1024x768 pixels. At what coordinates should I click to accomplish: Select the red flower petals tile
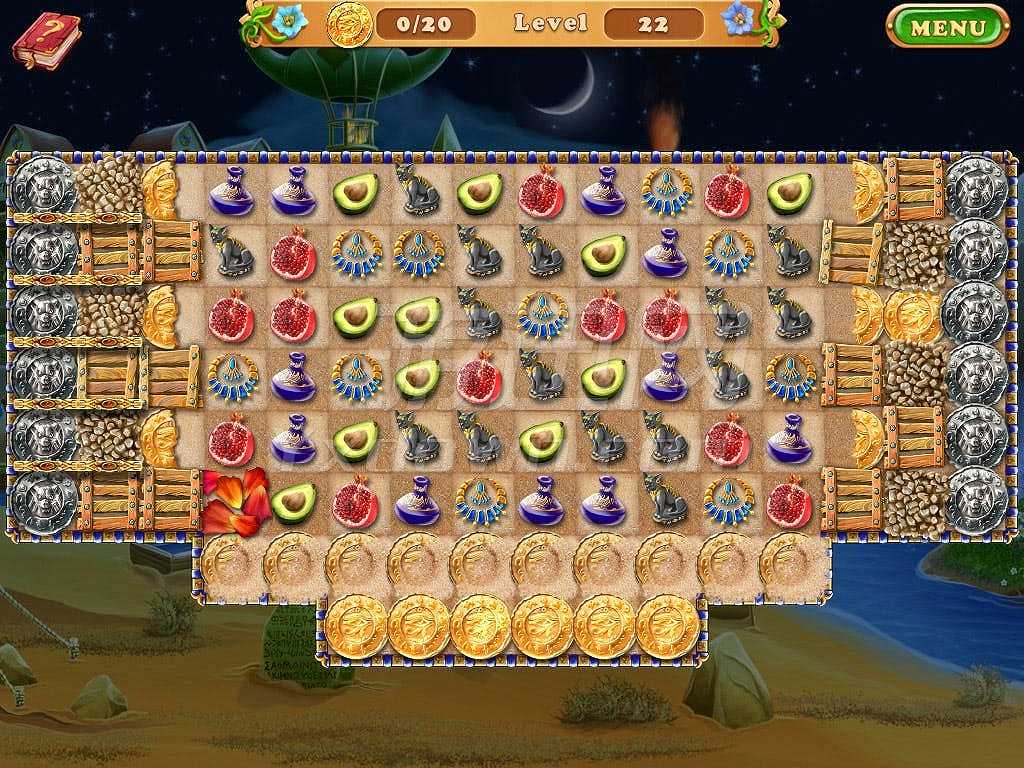(235, 500)
